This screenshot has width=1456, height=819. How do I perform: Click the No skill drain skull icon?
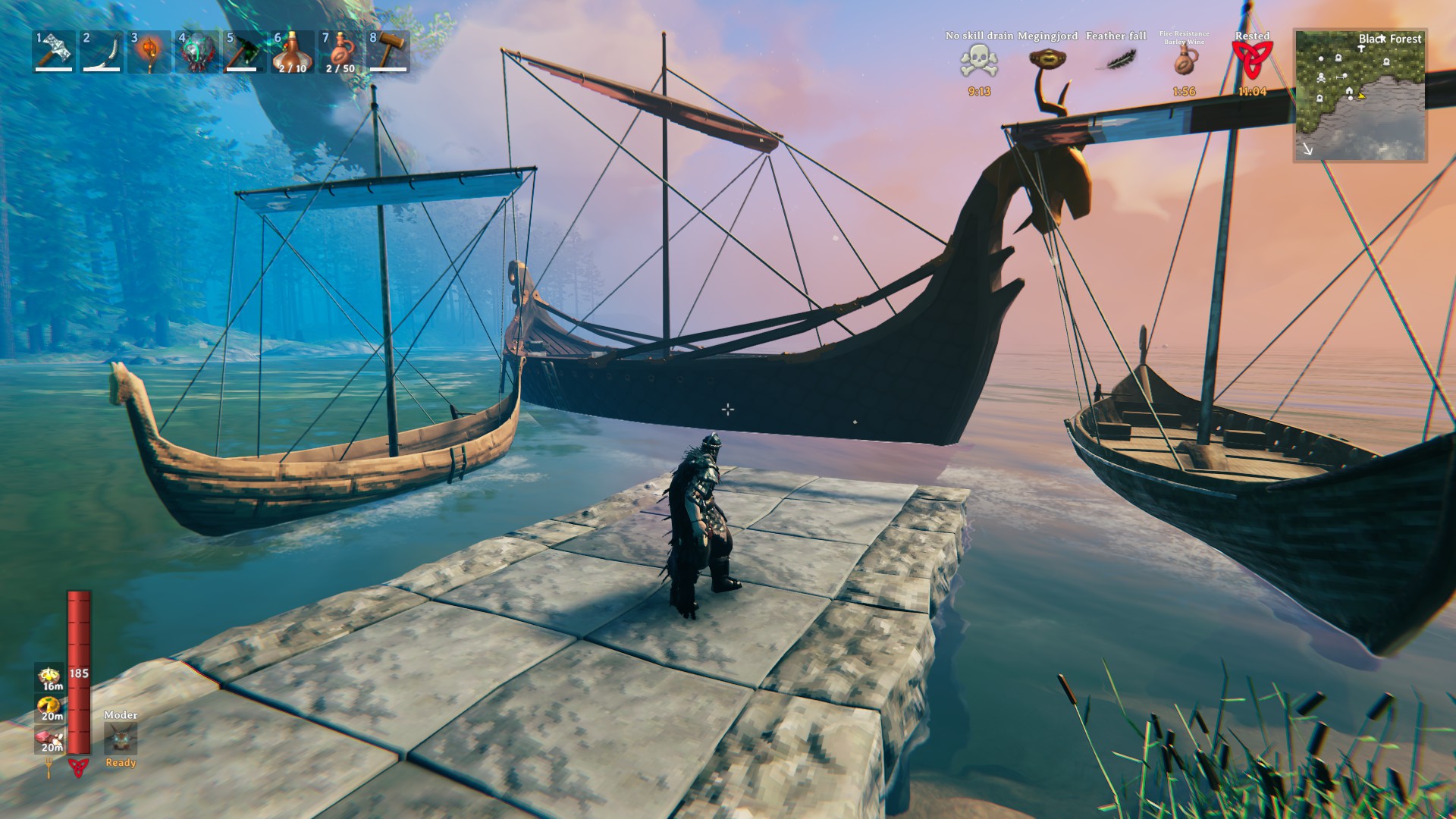(978, 62)
